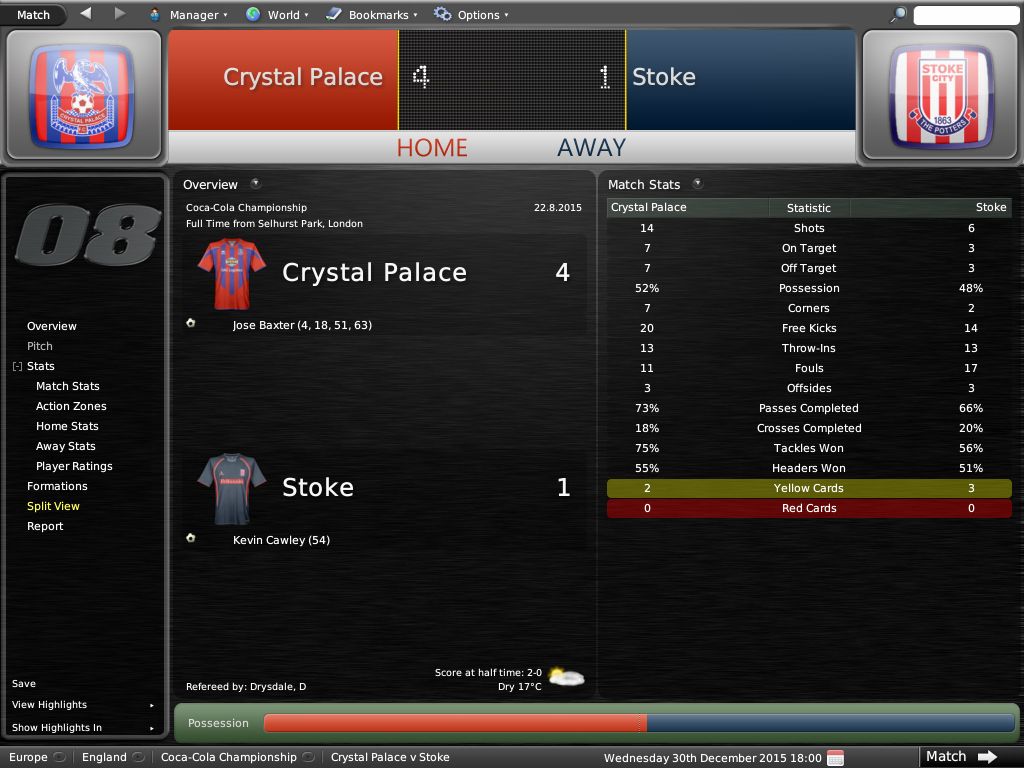Viewport: 1024px width, 768px height.
Task: Open the calendar icon beside the date
Action: (836, 757)
